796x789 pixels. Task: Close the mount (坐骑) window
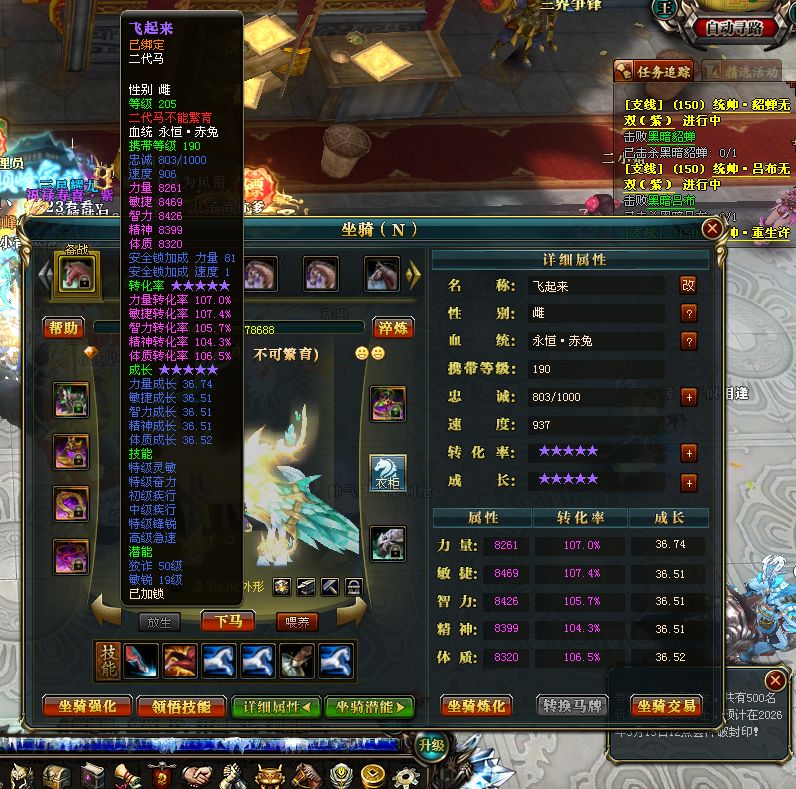(x=712, y=229)
